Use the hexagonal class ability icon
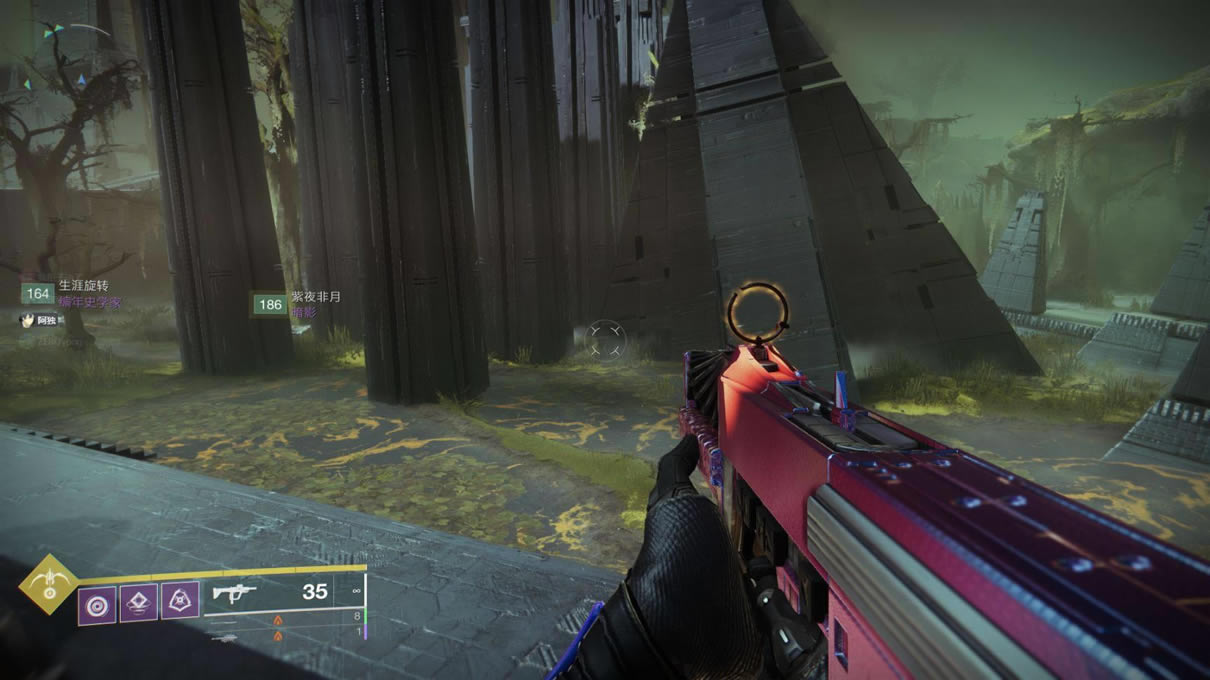Image resolution: width=1210 pixels, height=680 pixels. [180, 600]
